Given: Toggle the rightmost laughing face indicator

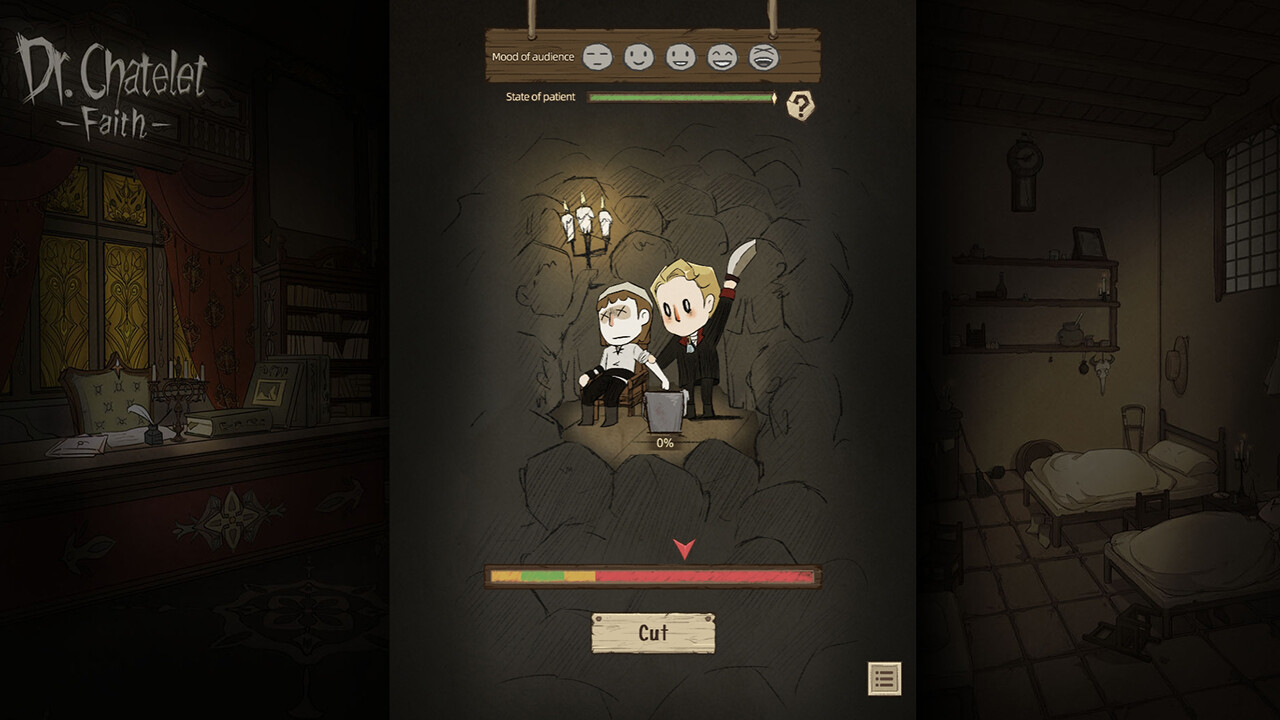Looking at the screenshot, I should click(x=762, y=56).
